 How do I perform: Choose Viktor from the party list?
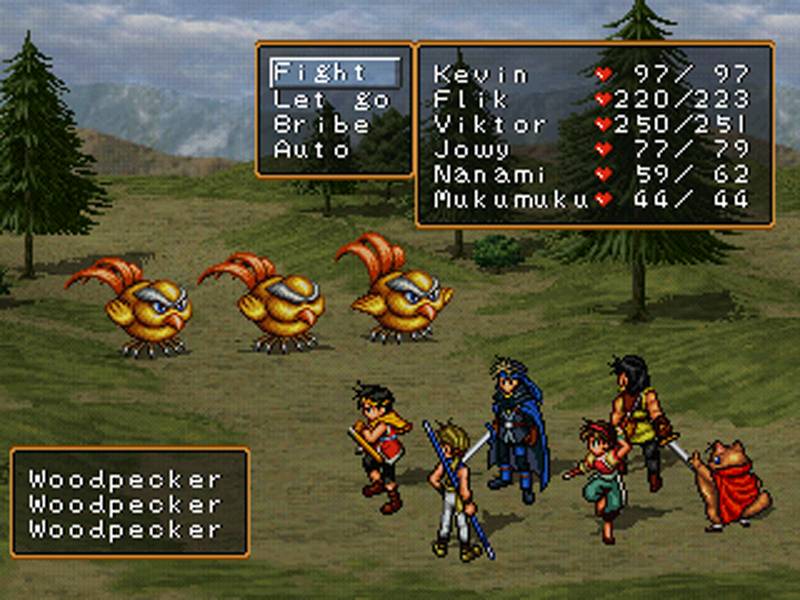pos(491,125)
